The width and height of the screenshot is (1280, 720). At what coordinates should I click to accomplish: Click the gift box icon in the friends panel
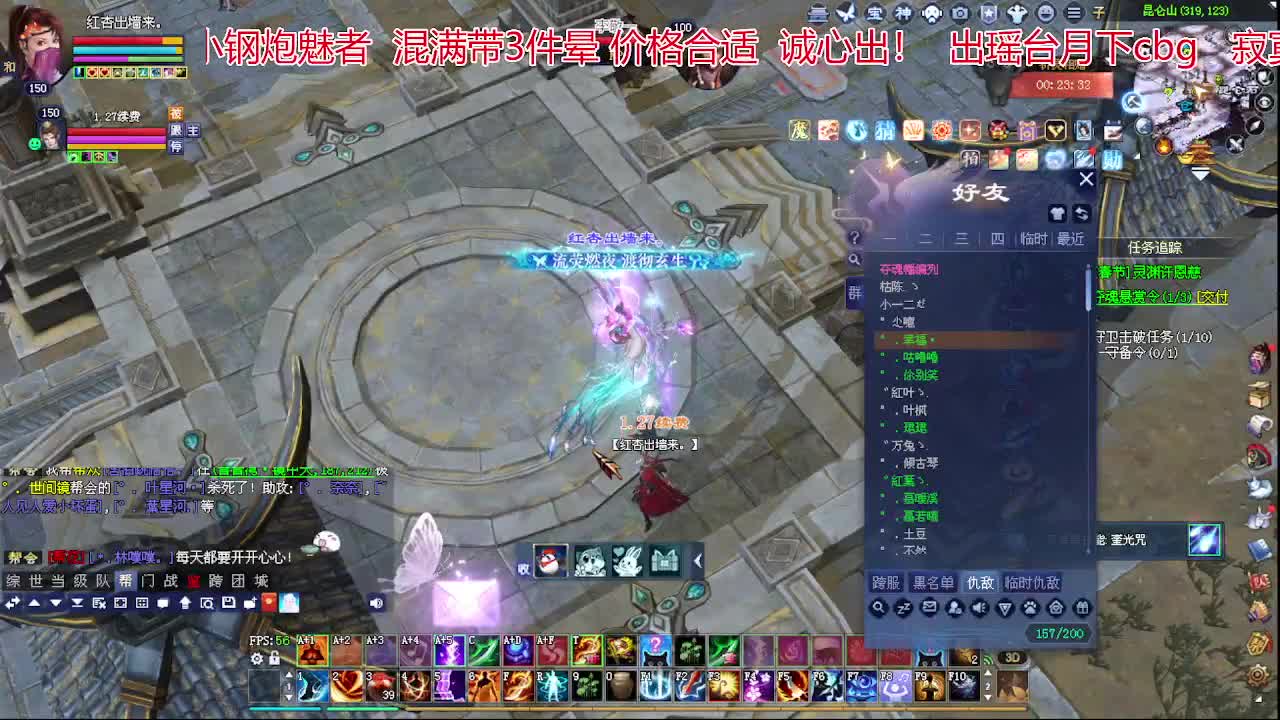click(x=1084, y=609)
